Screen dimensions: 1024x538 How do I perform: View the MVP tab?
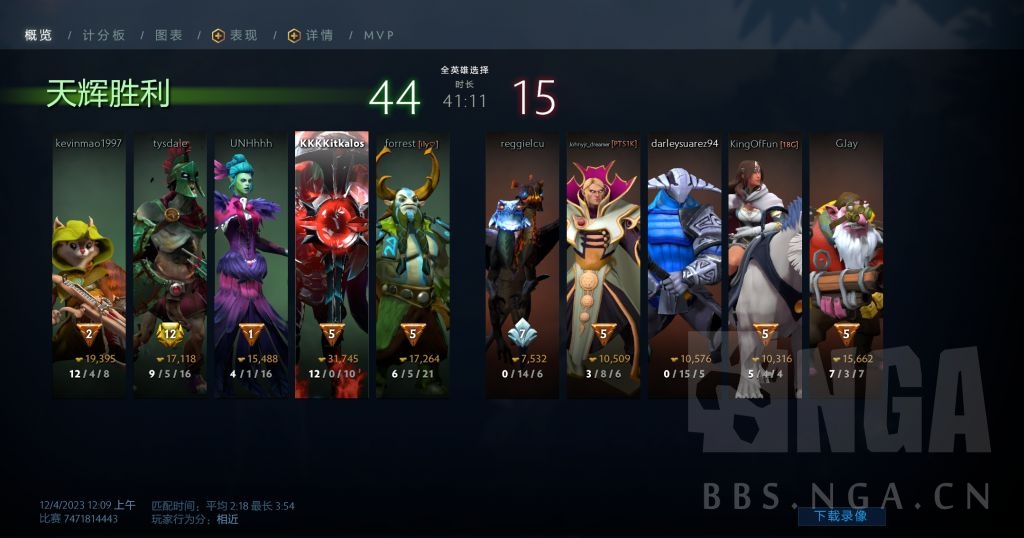[379, 35]
